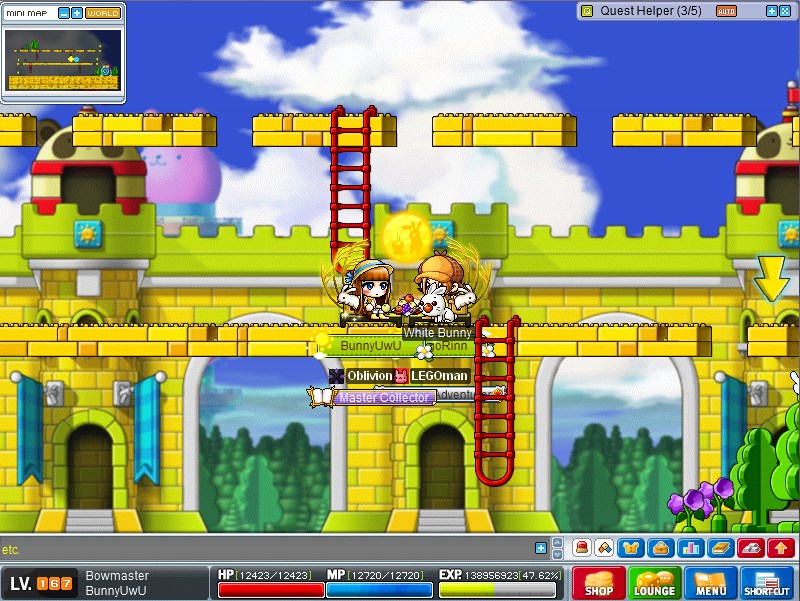The image size is (800, 601).
Task: Click the minimap's plus button
Action: coord(77,13)
